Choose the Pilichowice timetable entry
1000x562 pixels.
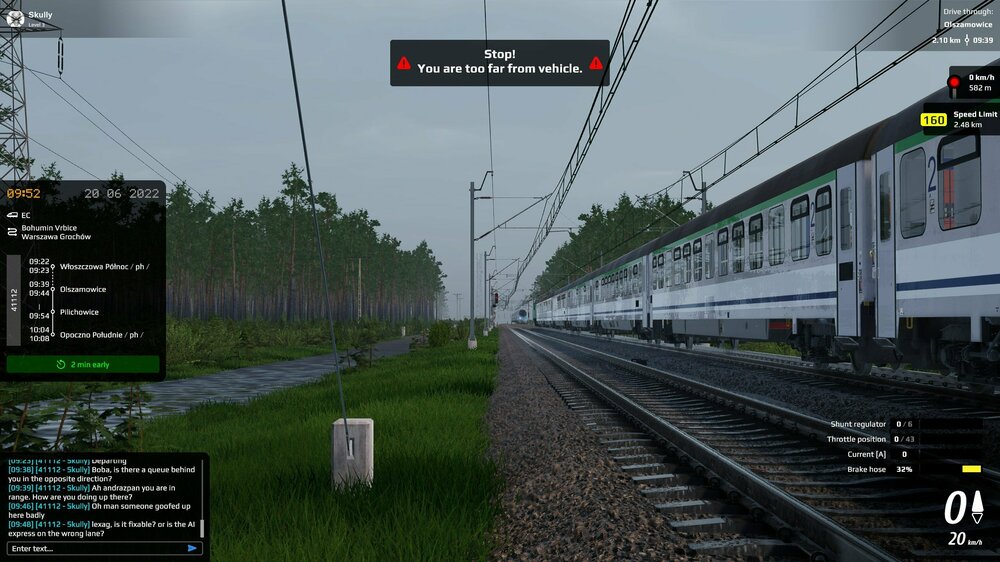coord(80,312)
